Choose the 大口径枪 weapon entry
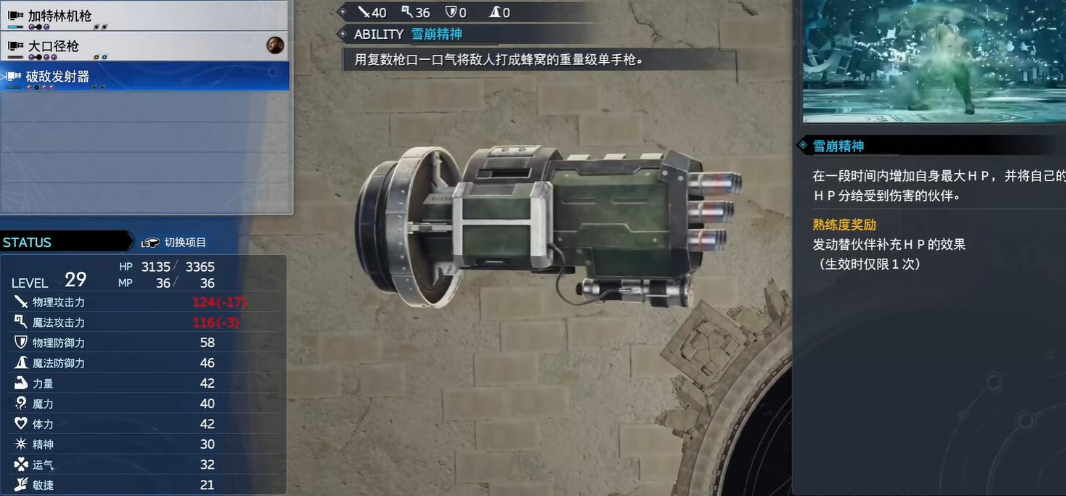The image size is (1066, 496). (x=145, y=46)
